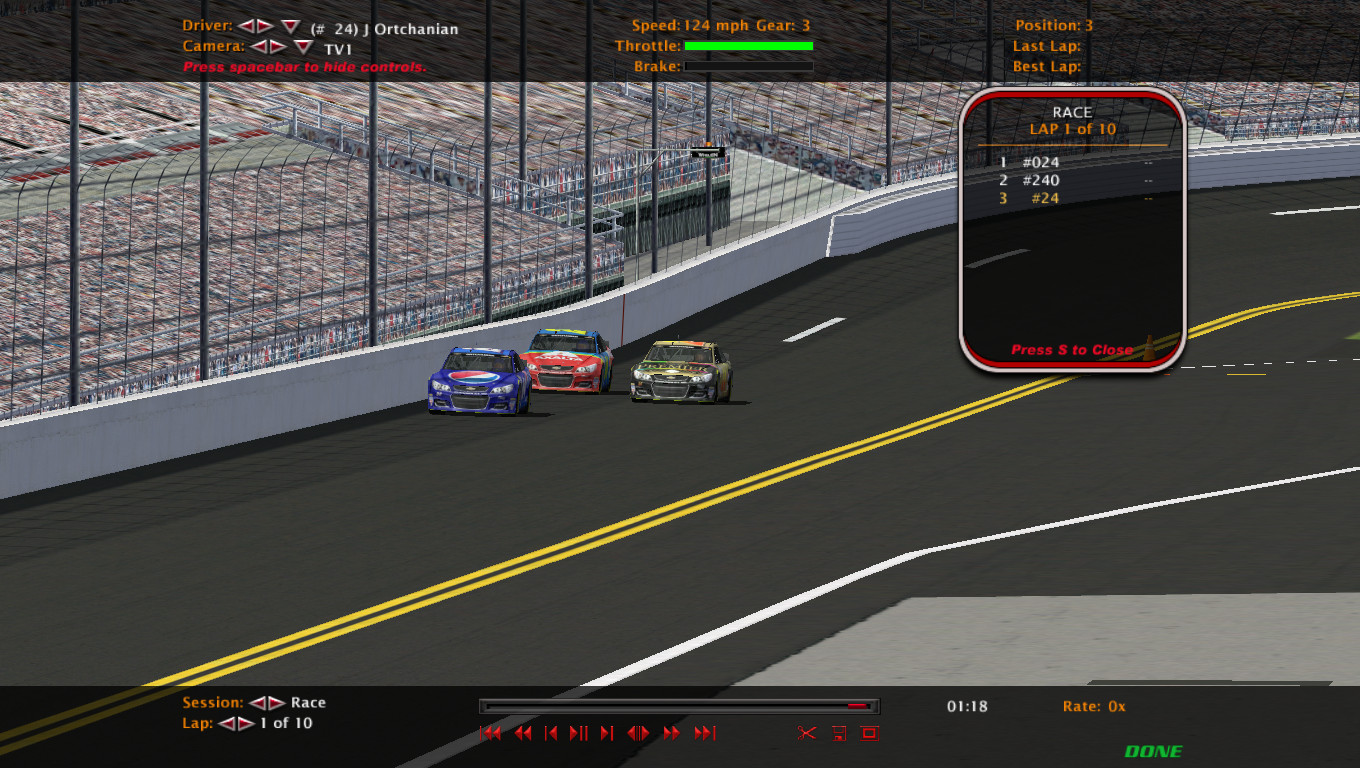
Task: Switch to the previous driver
Action: (x=246, y=26)
